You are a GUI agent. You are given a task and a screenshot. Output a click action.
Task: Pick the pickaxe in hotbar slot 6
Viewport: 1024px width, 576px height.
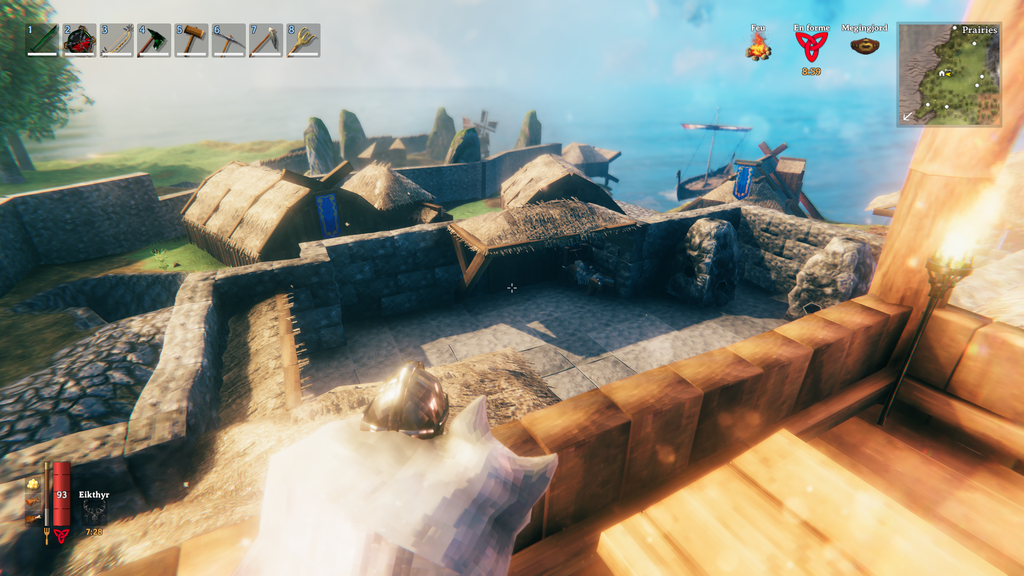click(x=229, y=40)
